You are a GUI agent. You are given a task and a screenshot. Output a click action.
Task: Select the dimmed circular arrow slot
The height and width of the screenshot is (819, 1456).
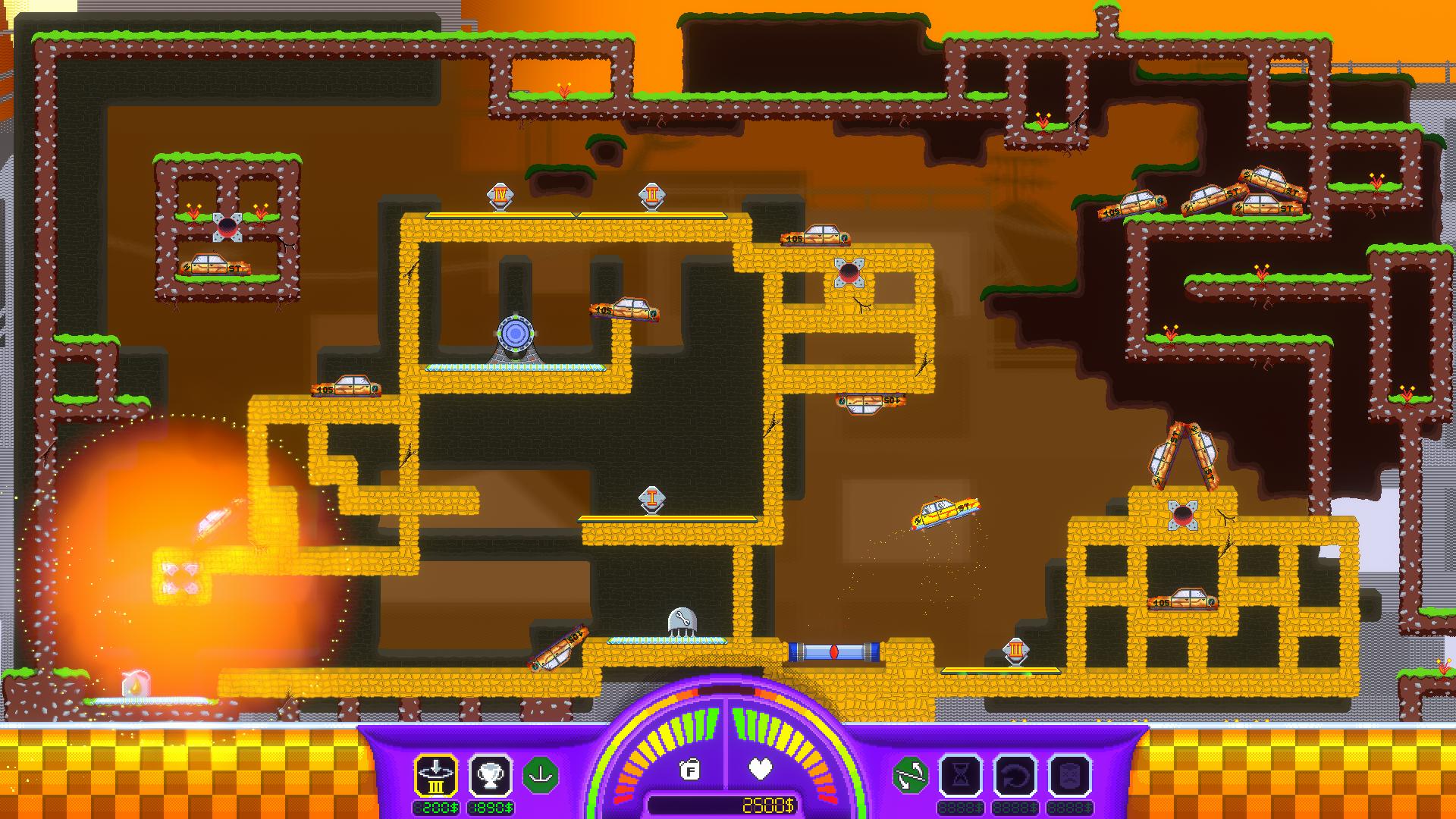point(1015,776)
